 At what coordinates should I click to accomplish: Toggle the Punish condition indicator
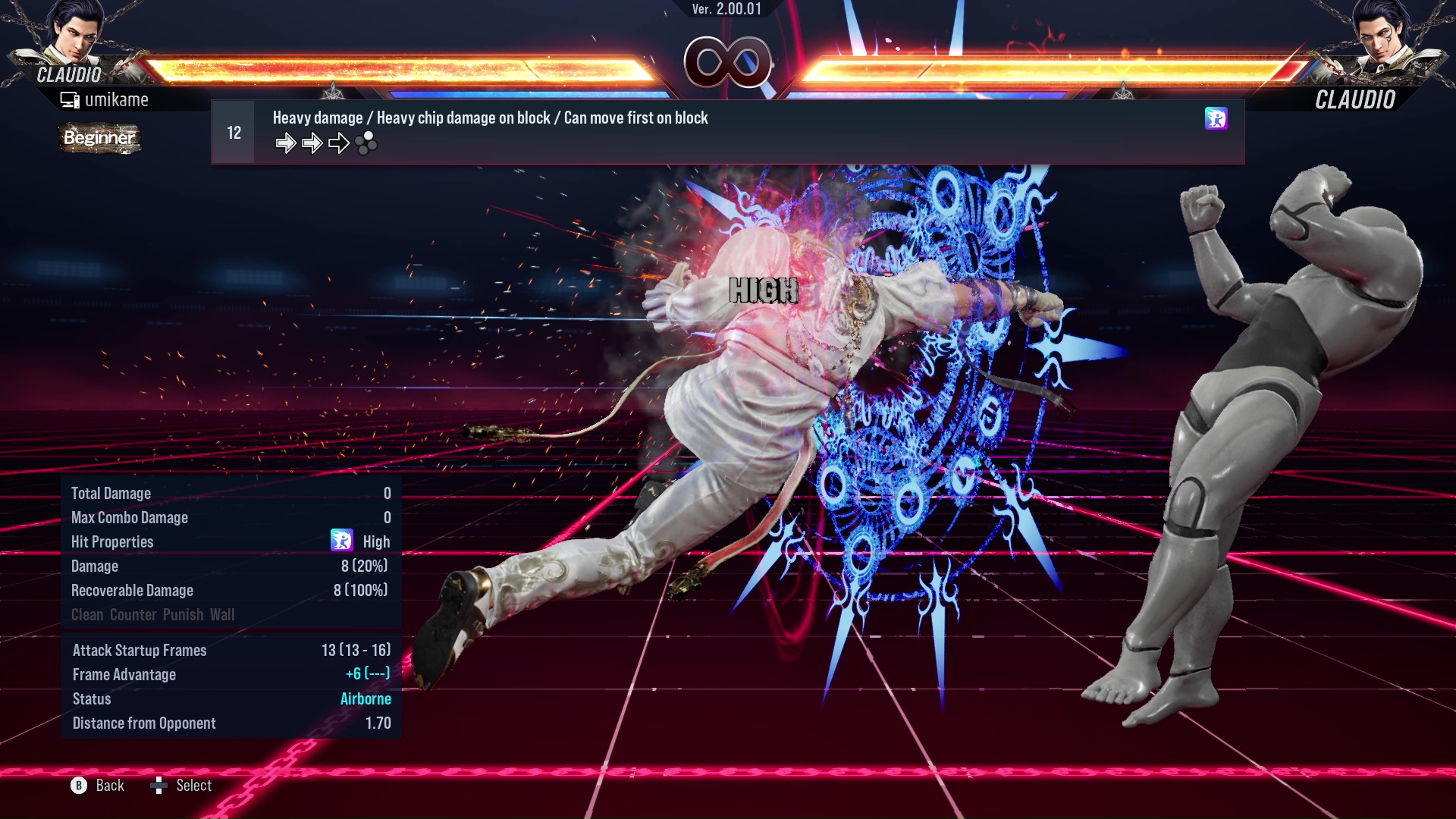pyautogui.click(x=180, y=615)
